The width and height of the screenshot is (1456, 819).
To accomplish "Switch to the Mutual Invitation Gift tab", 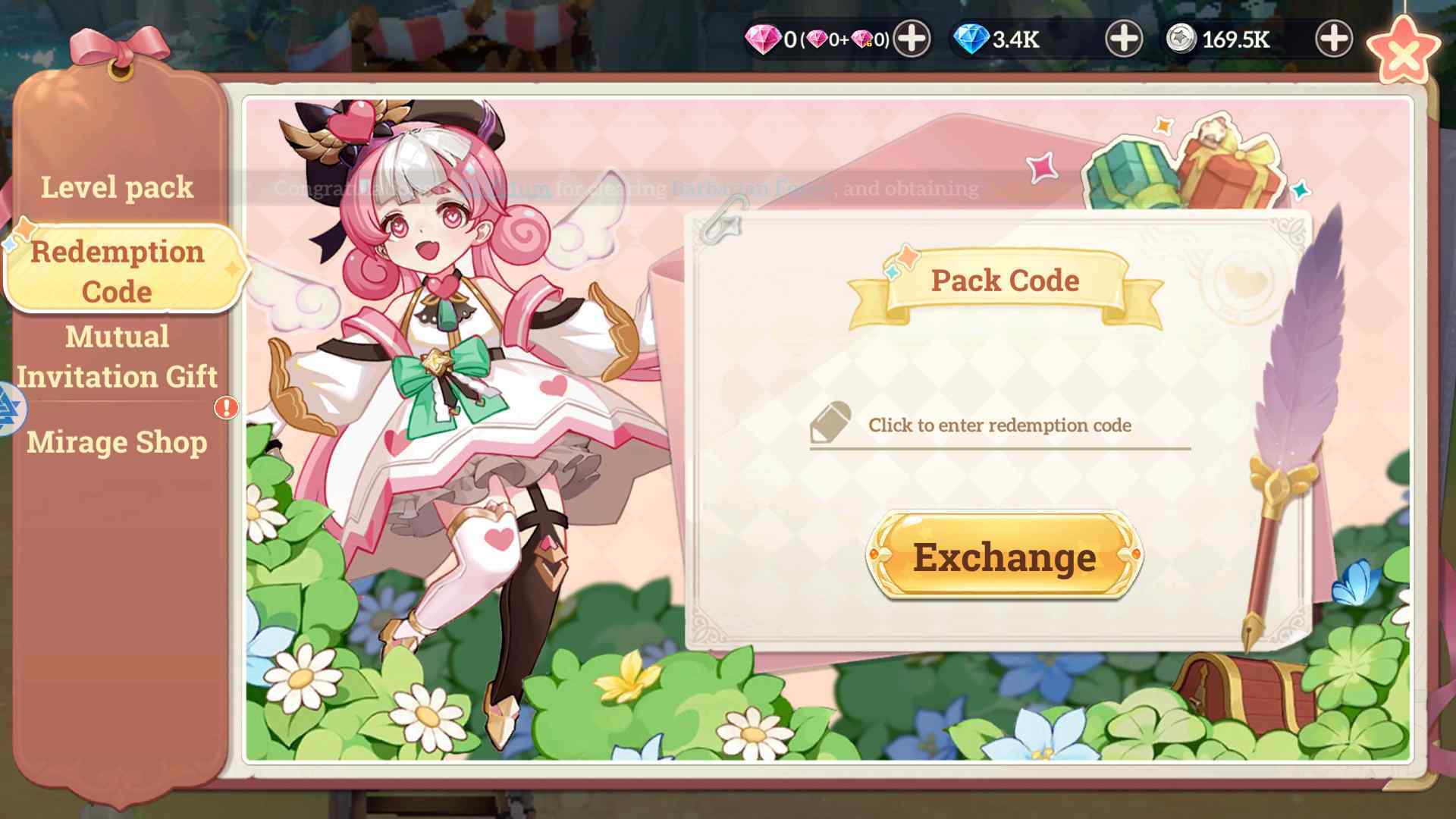I will tap(118, 356).
